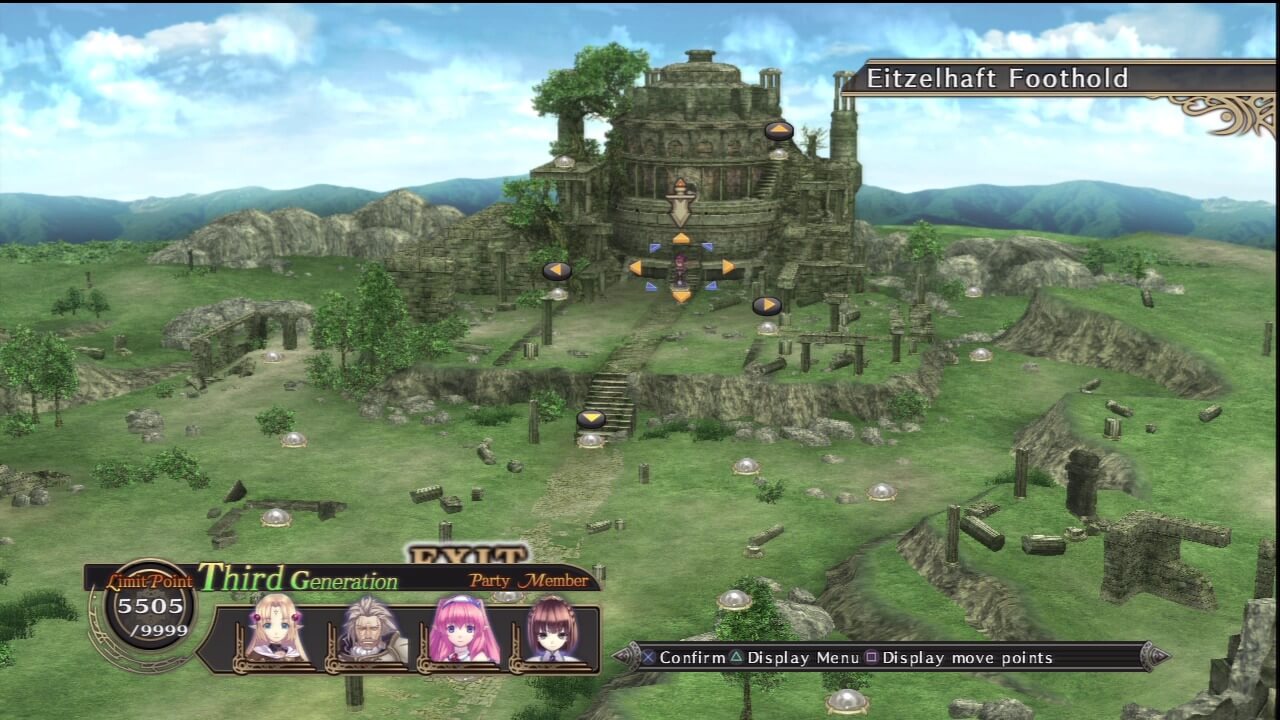Click the EXIT label on the map

tap(468, 555)
